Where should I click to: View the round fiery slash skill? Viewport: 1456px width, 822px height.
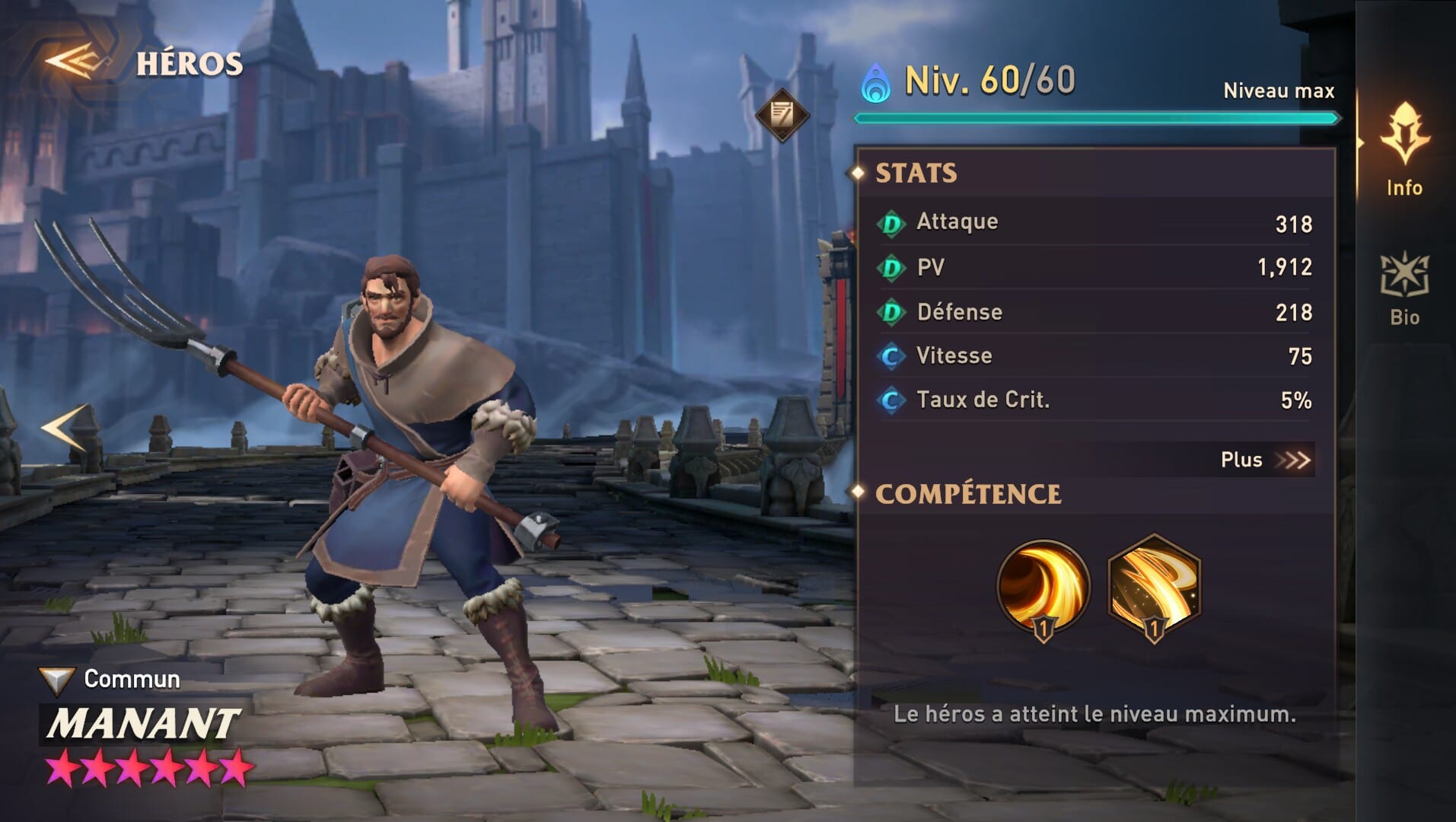1043,586
